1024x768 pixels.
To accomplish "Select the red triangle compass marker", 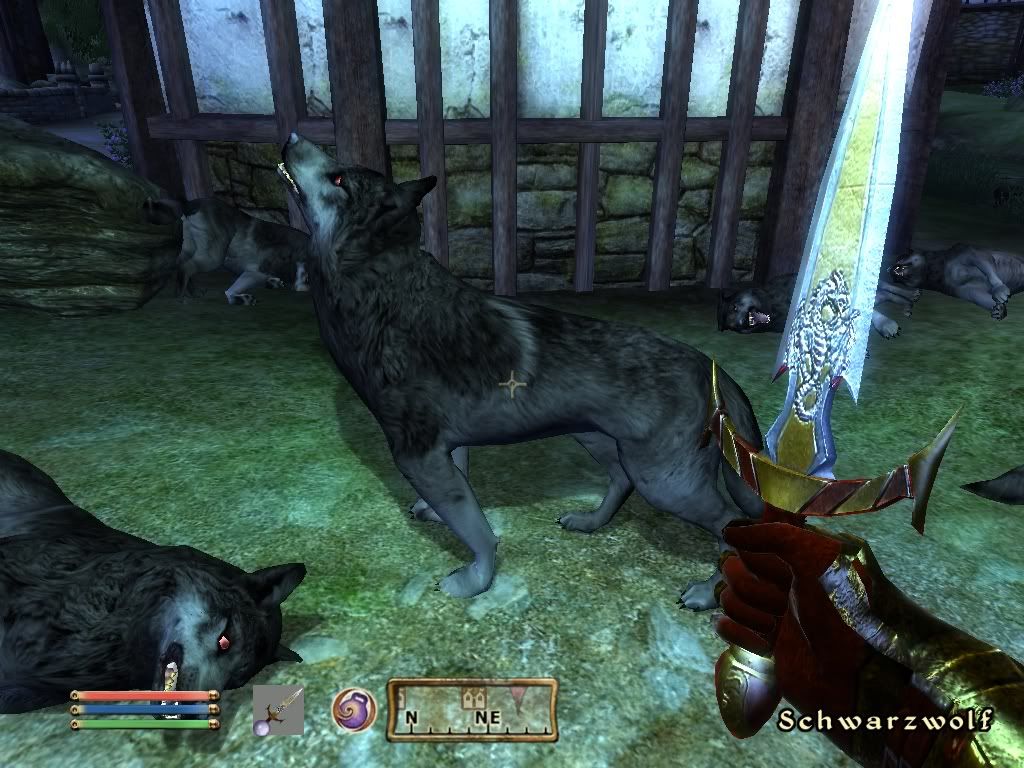I will tap(517, 694).
